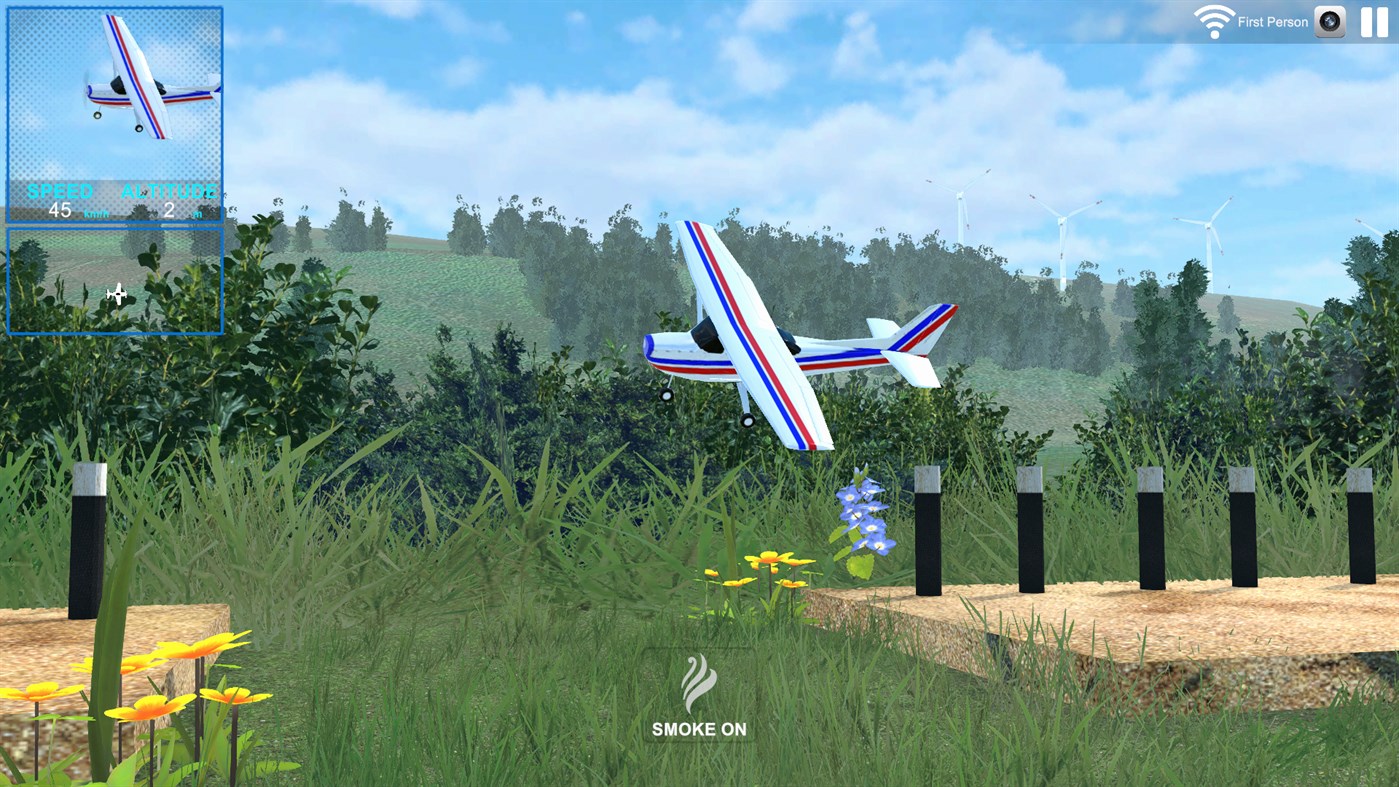Open the minimap view panel

[x=113, y=280]
